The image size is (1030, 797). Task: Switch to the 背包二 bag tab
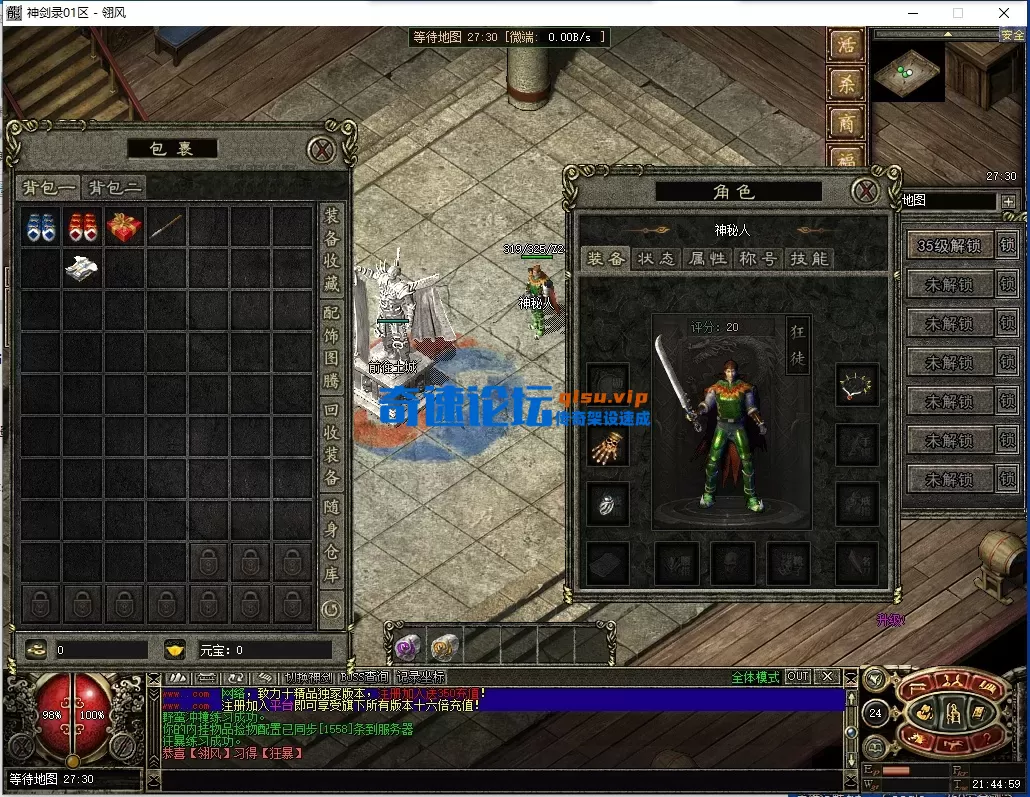coord(114,187)
